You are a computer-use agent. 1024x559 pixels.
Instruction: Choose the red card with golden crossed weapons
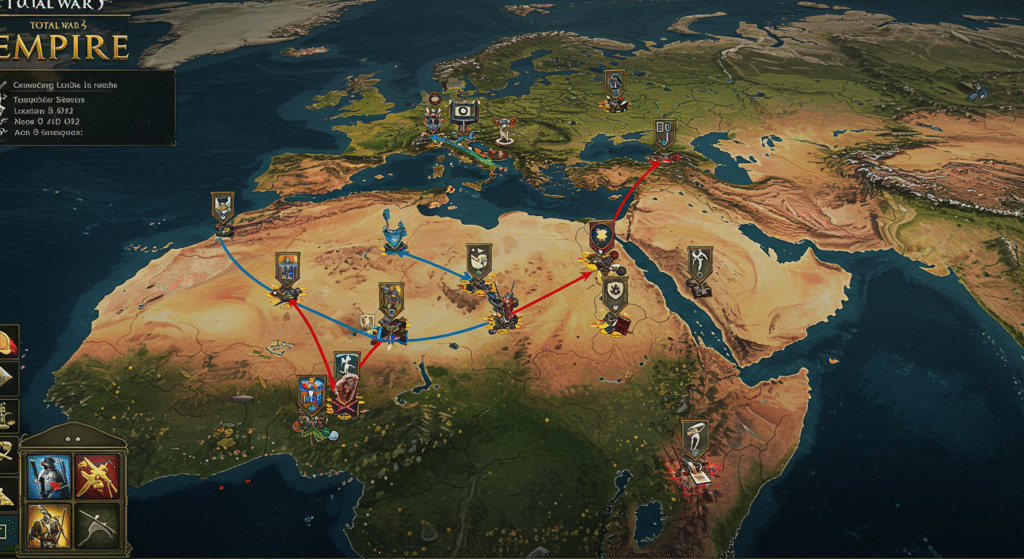click(98, 476)
